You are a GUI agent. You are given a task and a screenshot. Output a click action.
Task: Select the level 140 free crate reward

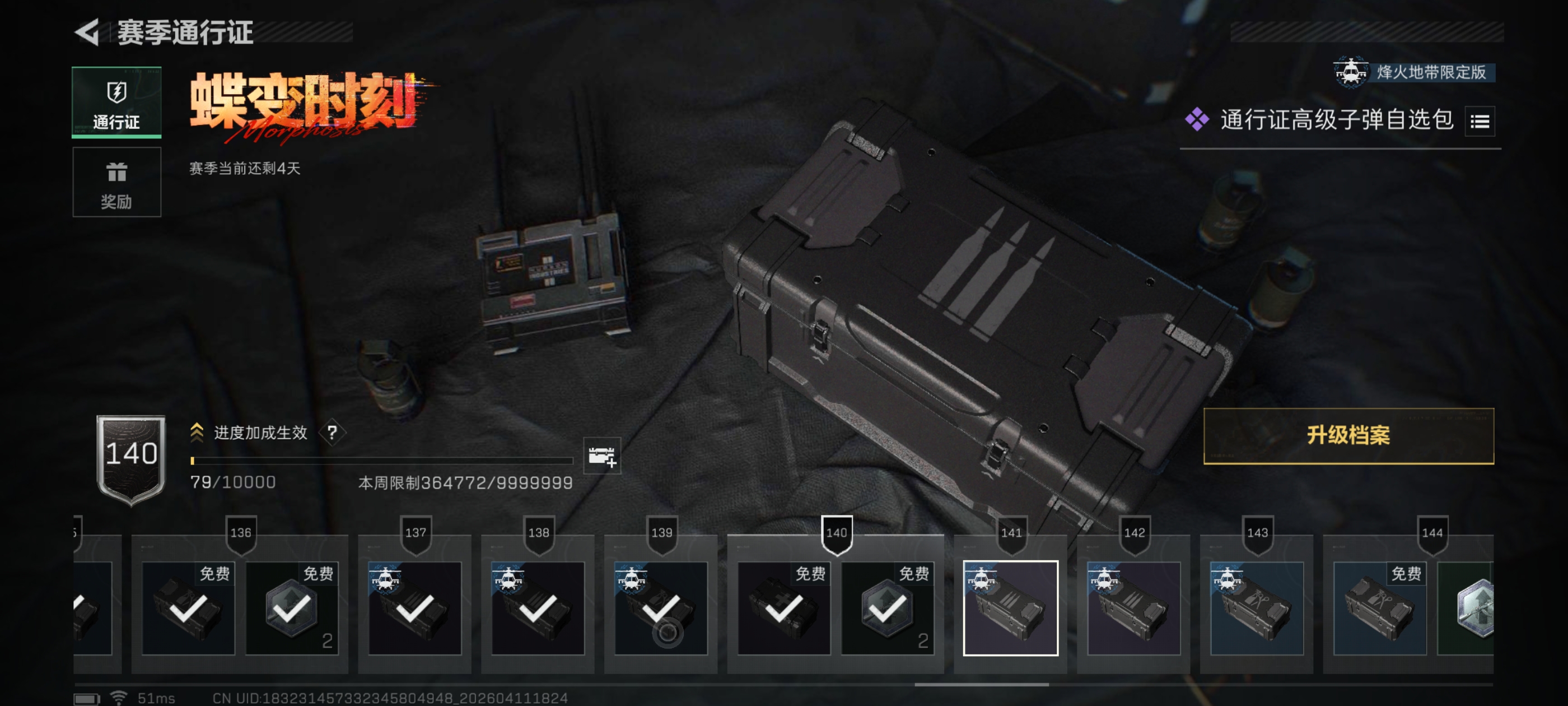point(783,607)
